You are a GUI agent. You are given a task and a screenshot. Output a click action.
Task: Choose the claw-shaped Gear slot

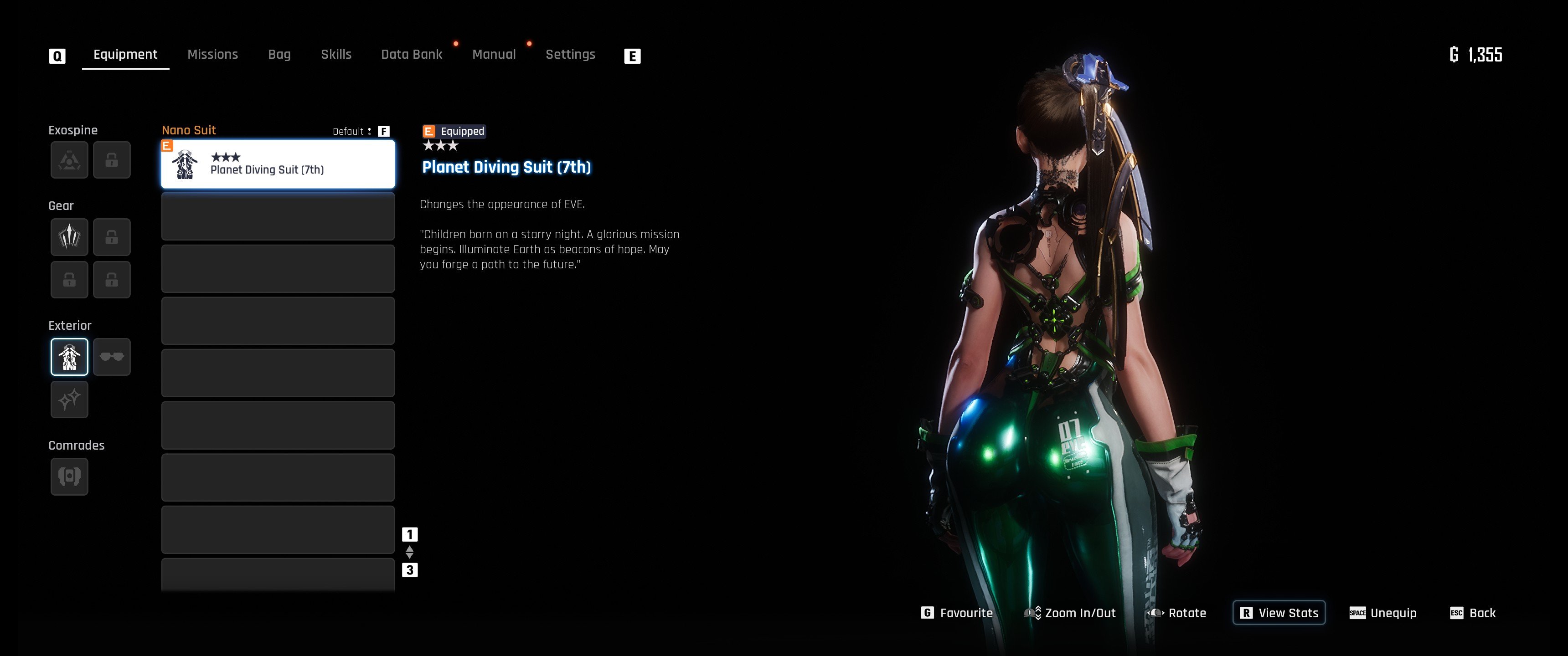69,237
